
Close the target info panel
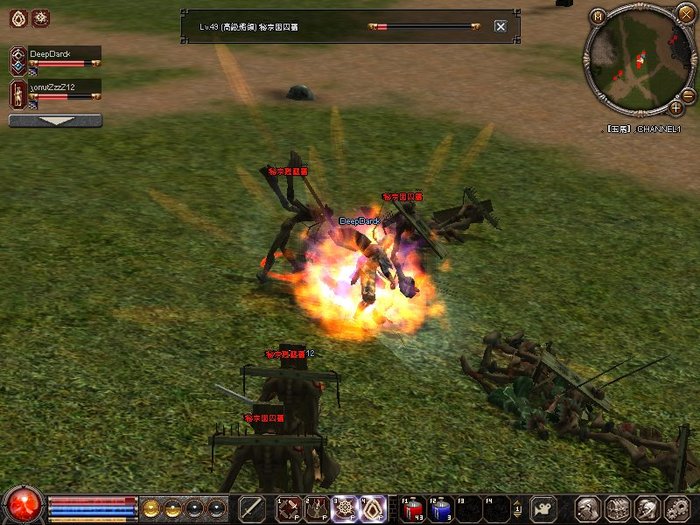point(500,26)
